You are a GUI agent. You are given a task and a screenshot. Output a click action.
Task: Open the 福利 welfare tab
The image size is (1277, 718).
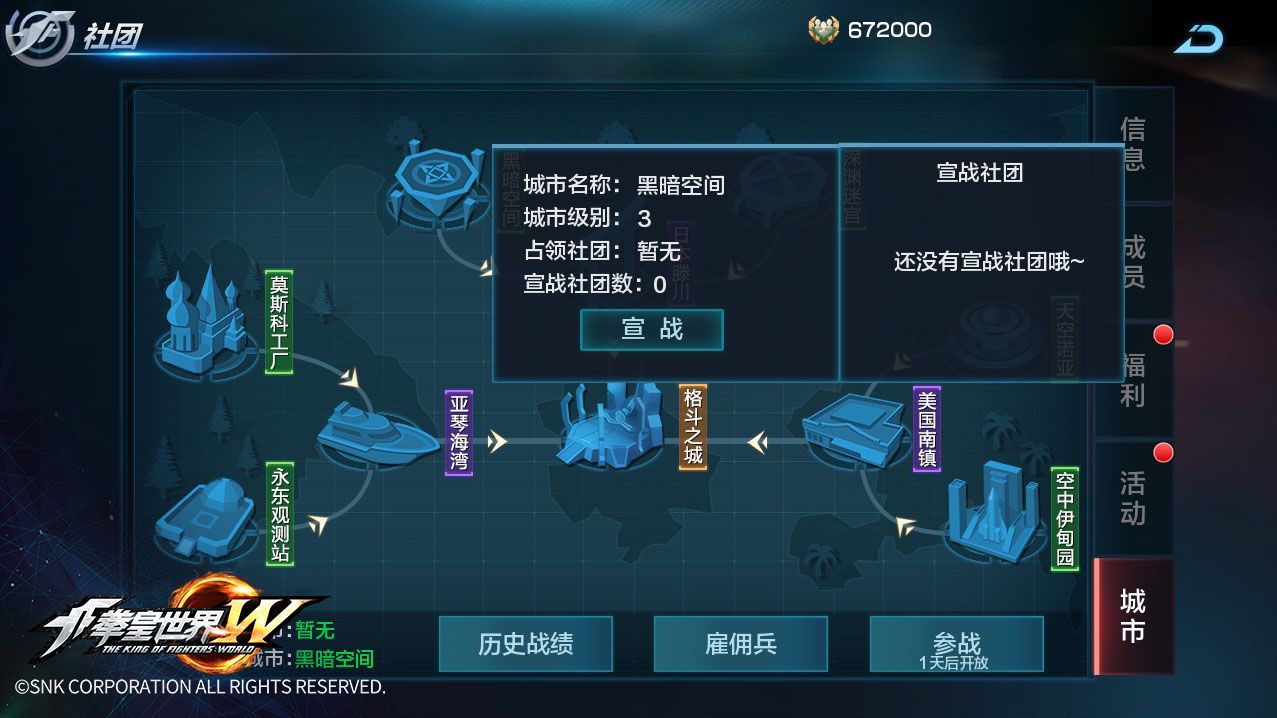[x=1132, y=380]
